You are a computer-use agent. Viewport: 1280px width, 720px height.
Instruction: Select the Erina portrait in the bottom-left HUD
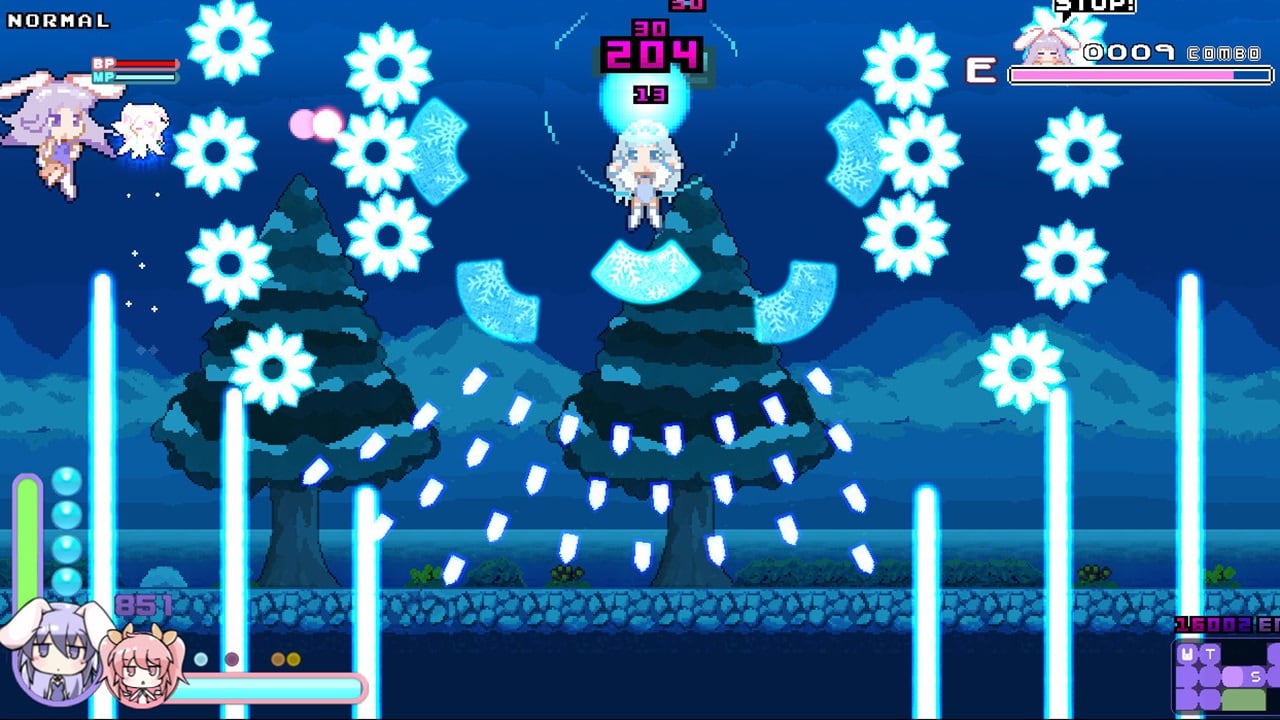pos(56,652)
